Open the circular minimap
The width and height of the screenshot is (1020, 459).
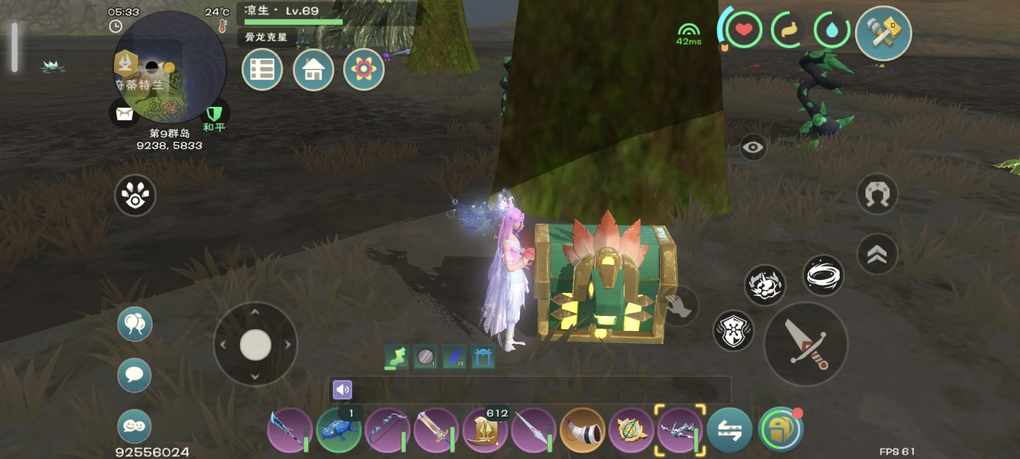[x=168, y=68]
